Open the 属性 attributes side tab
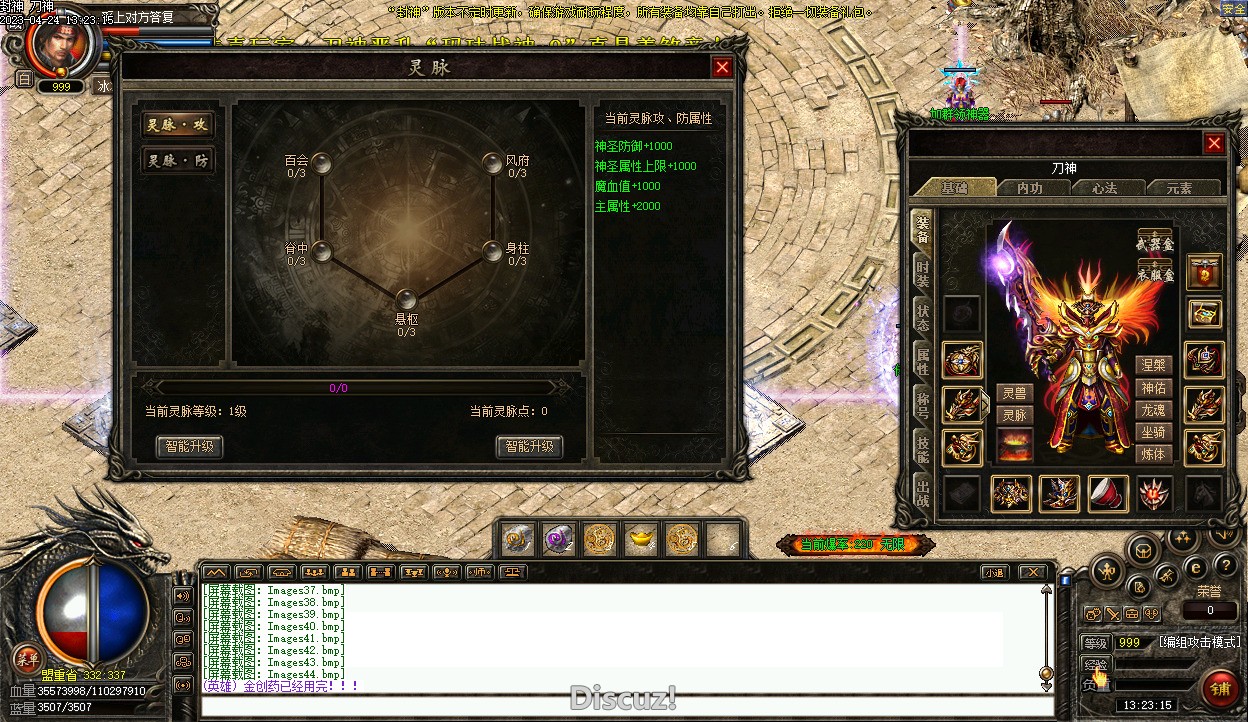Viewport: 1248px width, 722px height. (922, 362)
